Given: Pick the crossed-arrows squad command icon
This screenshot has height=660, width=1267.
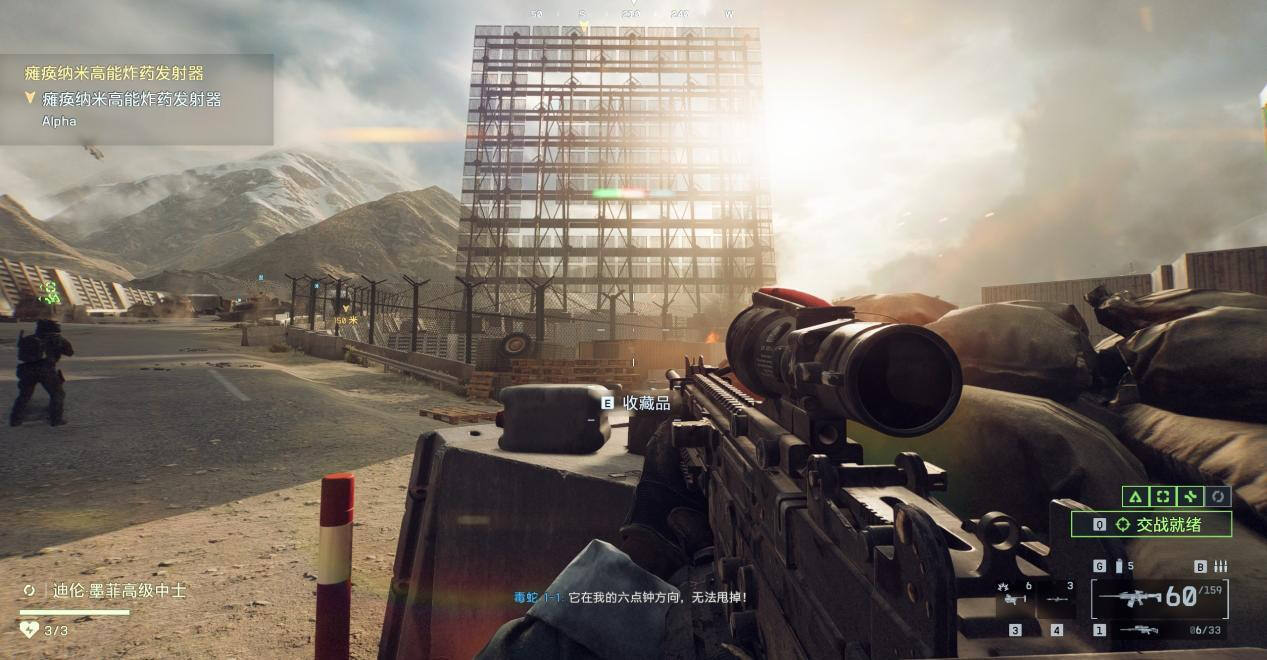Looking at the screenshot, I should (1190, 496).
